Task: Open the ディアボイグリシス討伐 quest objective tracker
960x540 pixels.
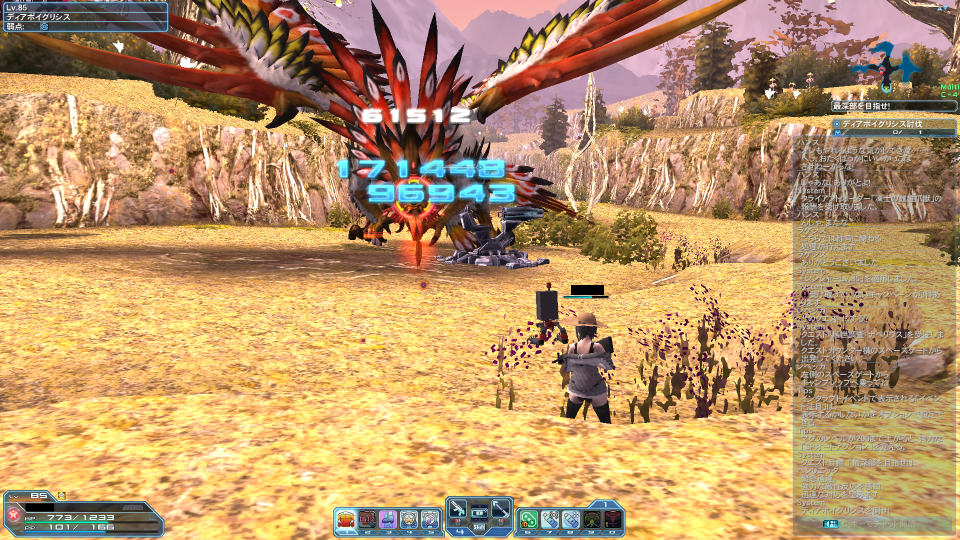Action: (889, 127)
